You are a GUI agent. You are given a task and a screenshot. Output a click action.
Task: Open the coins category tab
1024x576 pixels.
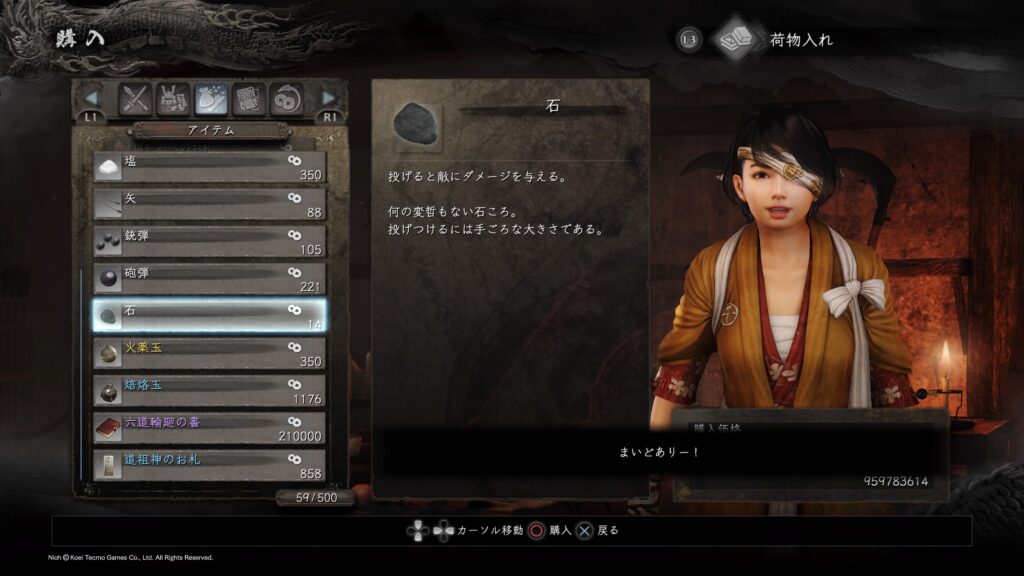pos(286,98)
